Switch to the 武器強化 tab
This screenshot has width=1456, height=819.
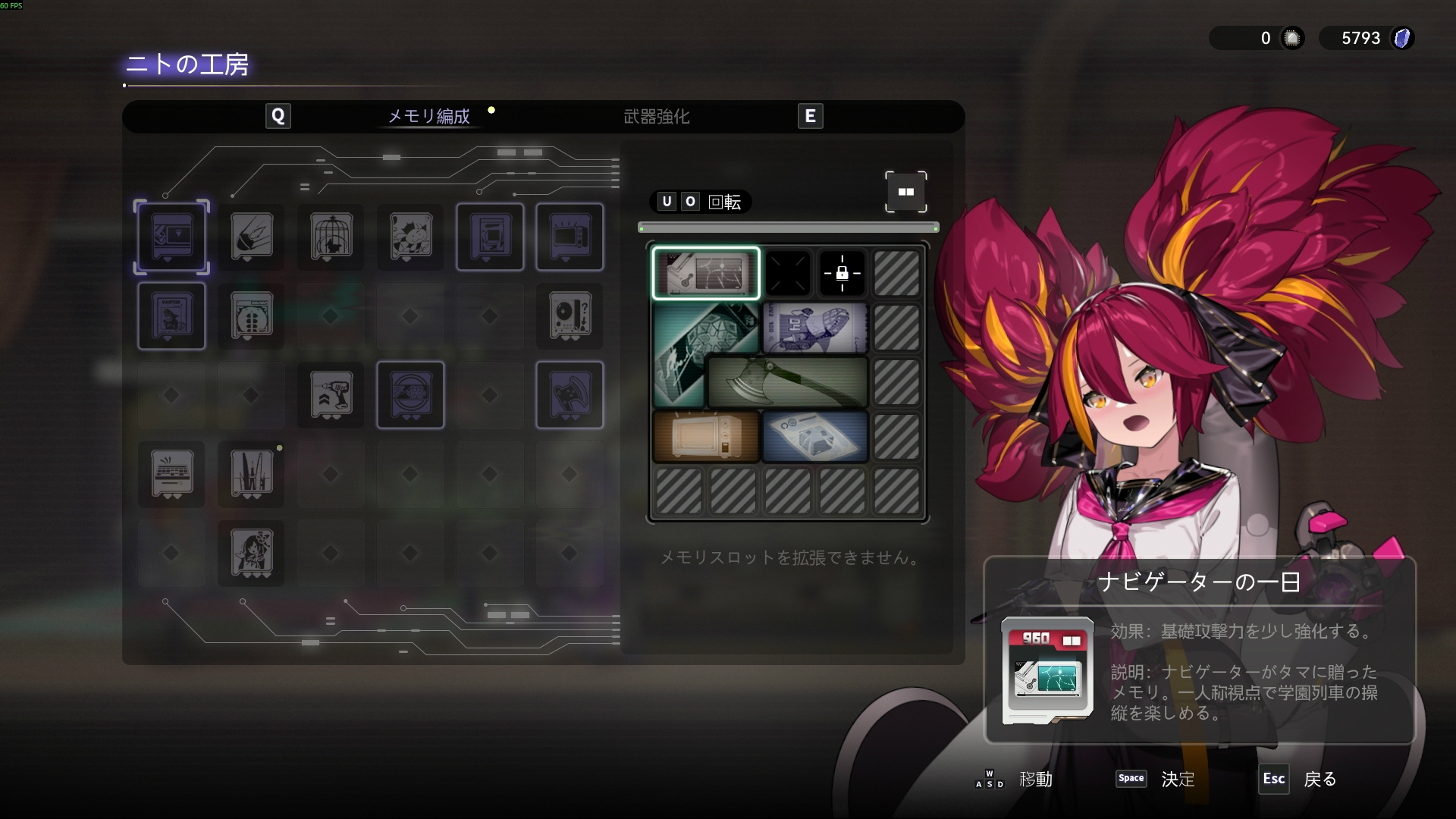[656, 117]
